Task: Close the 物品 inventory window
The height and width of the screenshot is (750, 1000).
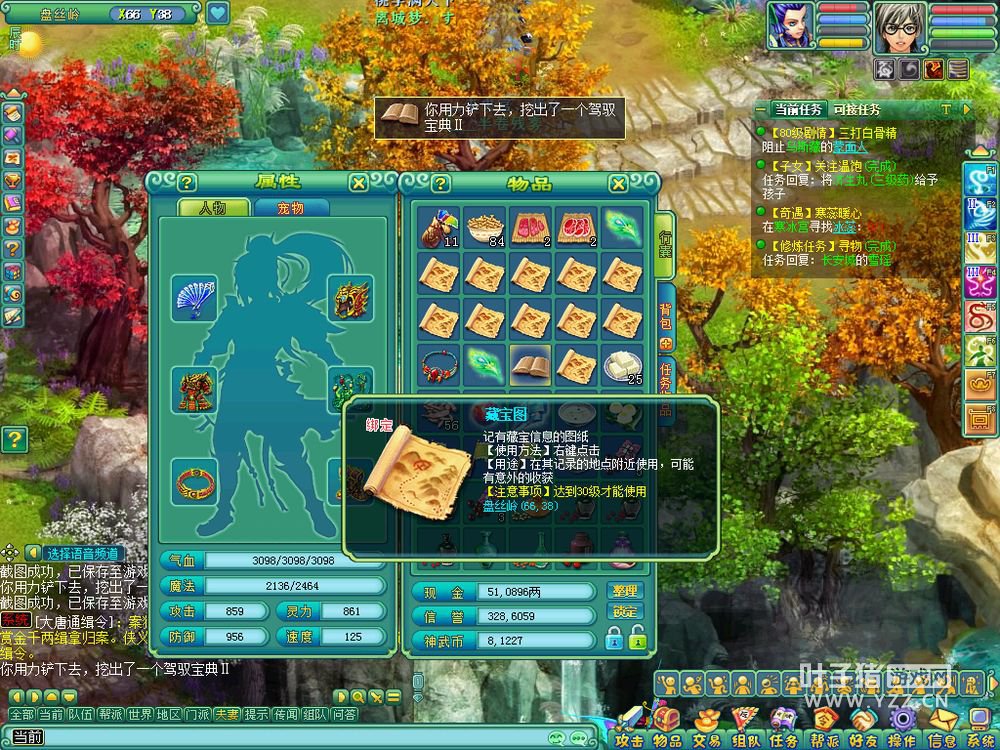Action: pos(618,183)
